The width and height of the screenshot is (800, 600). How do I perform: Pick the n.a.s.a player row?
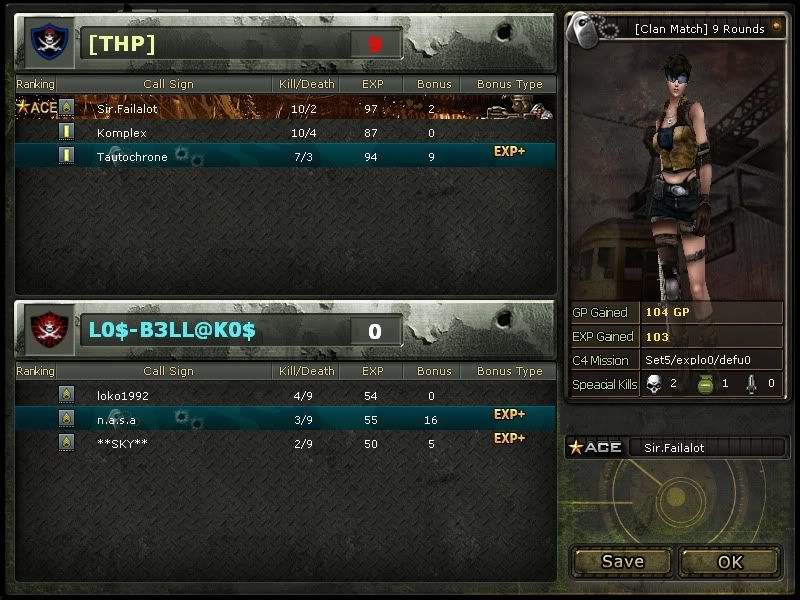285,419
